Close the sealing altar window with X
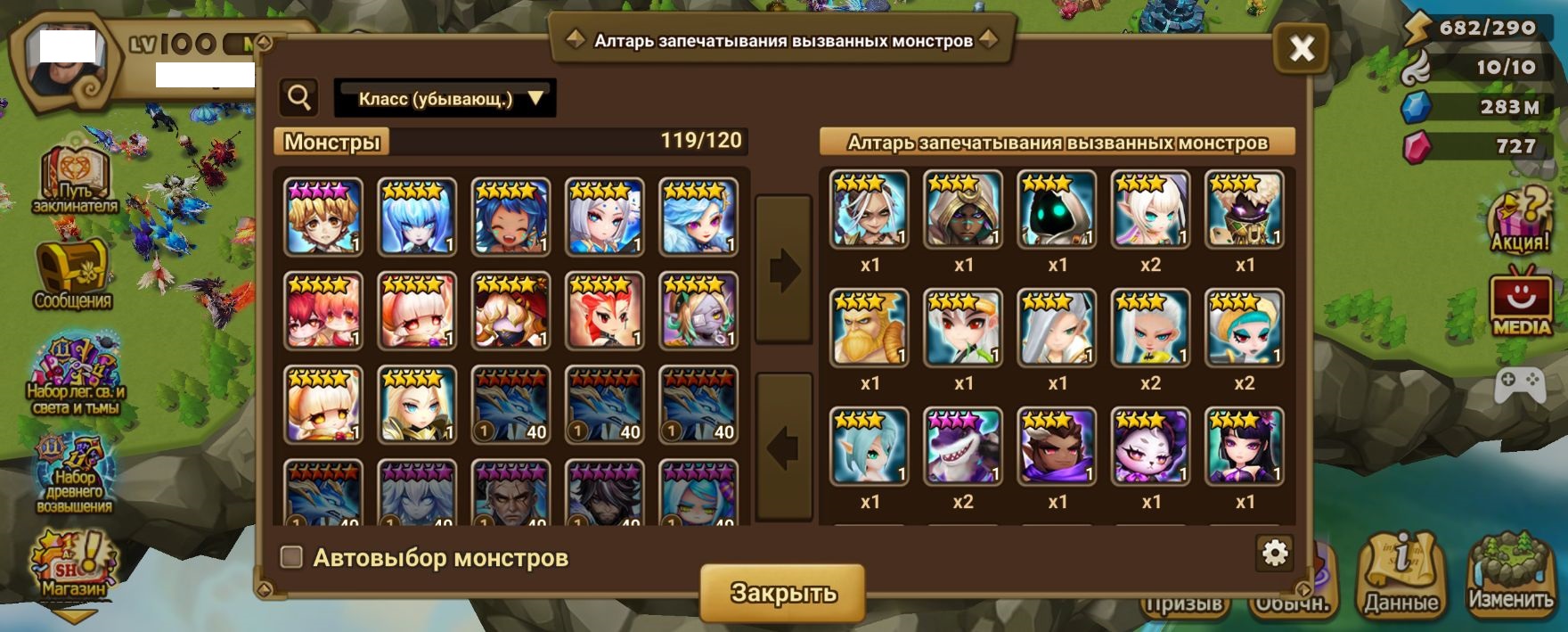1568x632 pixels. [x=1302, y=48]
